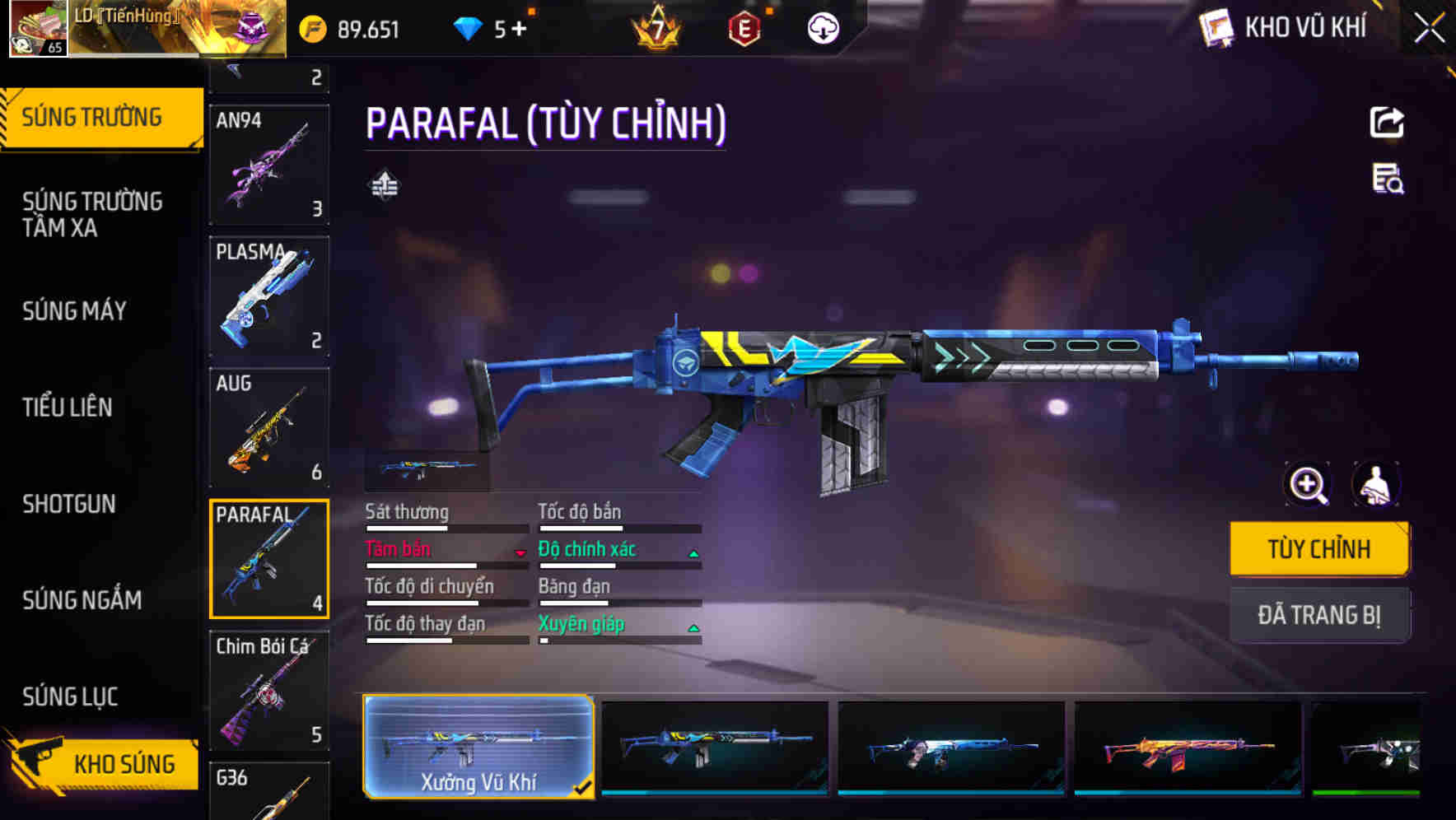Switch to Súng Ngắm category

(x=82, y=600)
